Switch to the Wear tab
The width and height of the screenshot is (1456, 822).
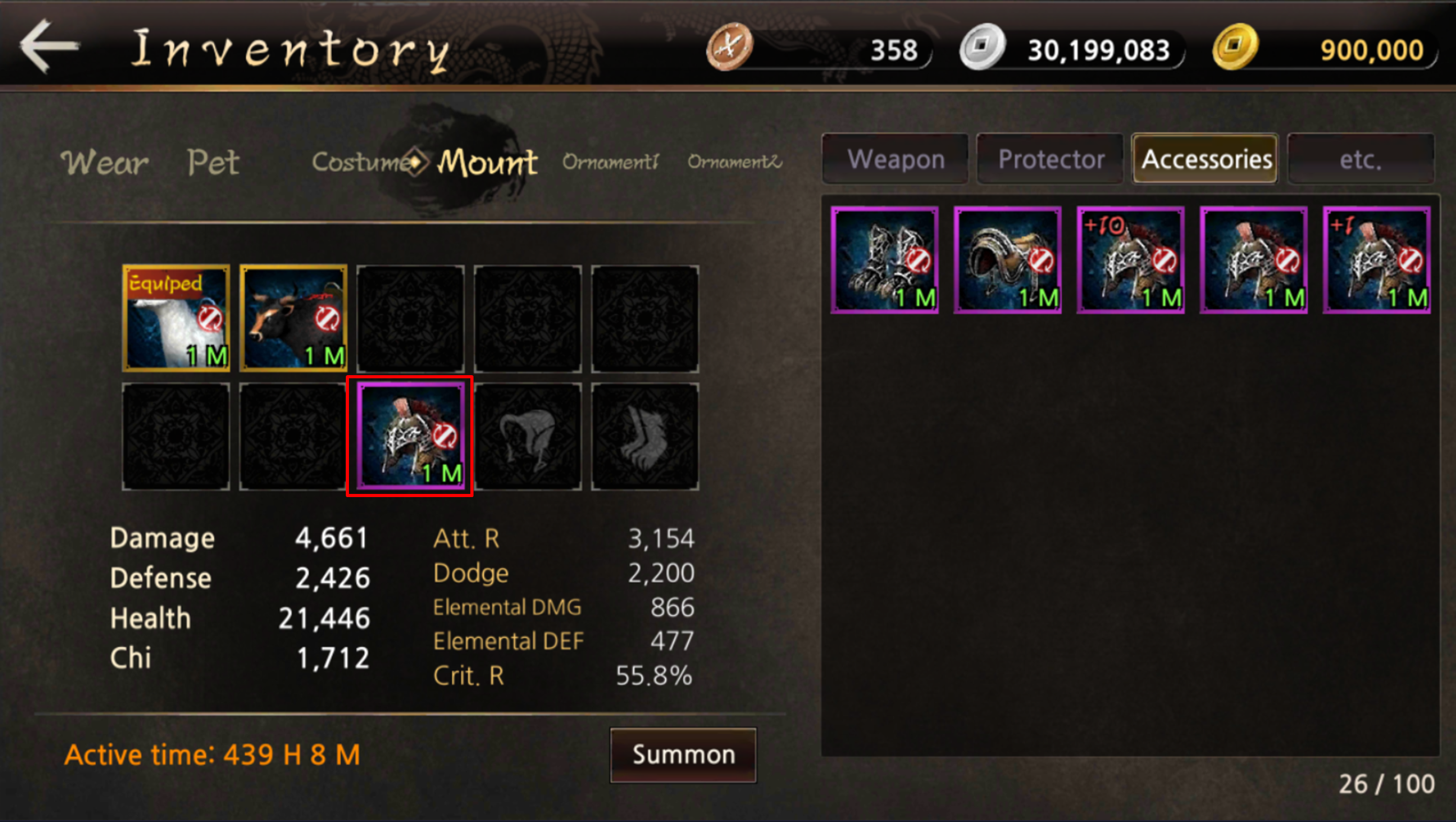(x=105, y=162)
